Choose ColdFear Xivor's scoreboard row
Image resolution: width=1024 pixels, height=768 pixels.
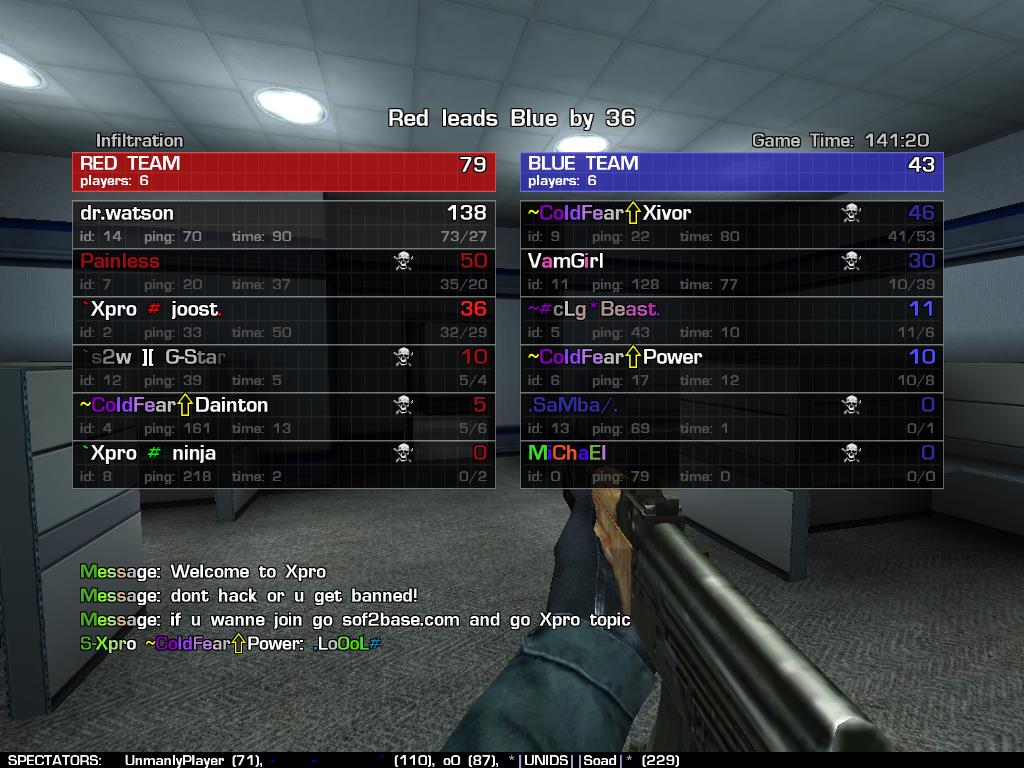coord(731,224)
